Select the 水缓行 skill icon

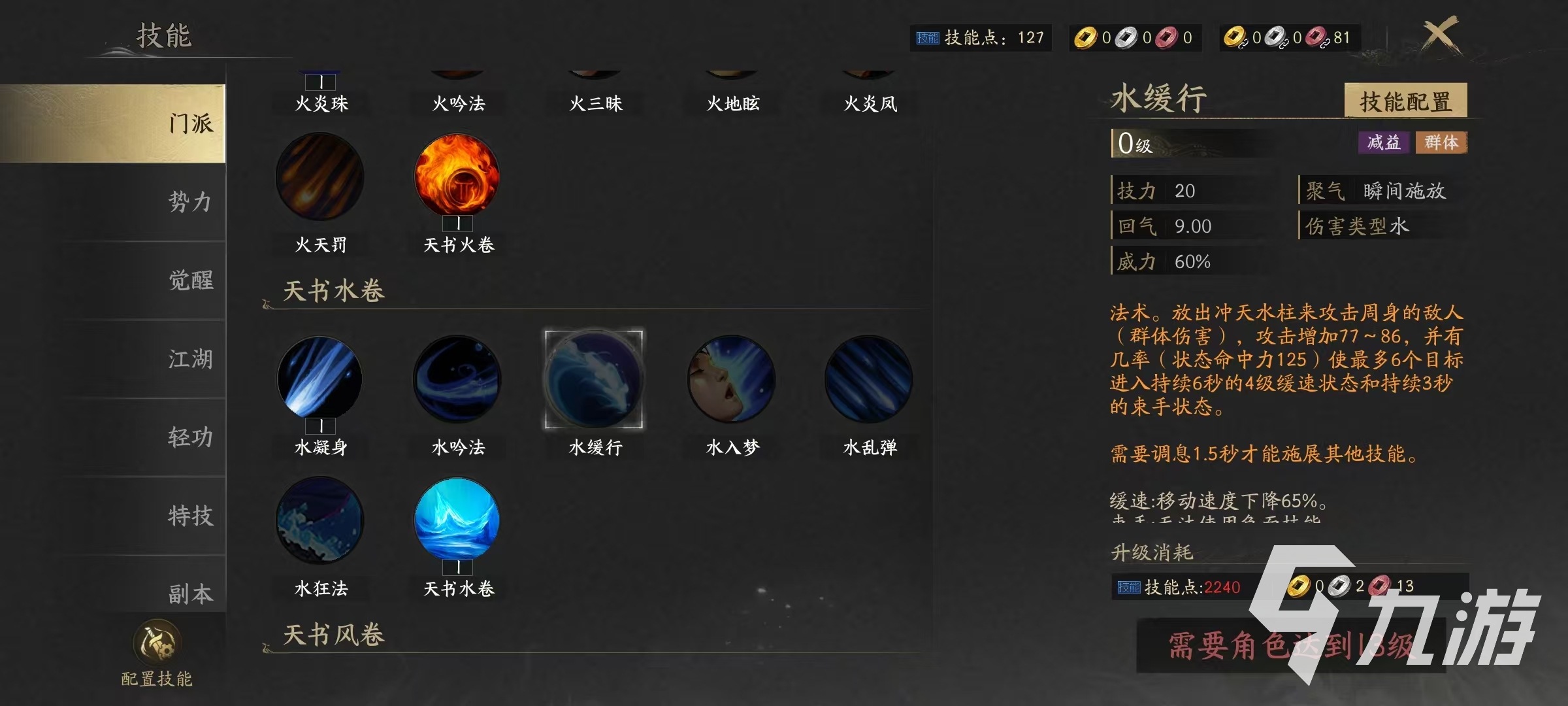coord(593,382)
